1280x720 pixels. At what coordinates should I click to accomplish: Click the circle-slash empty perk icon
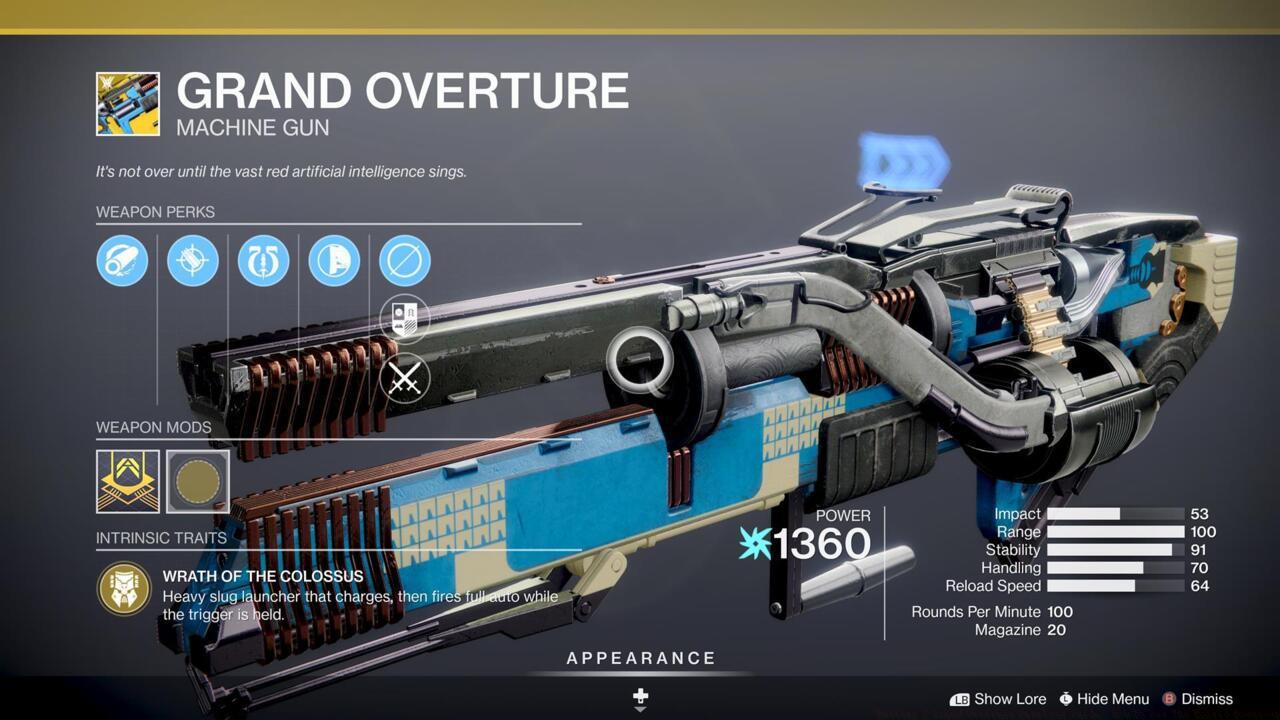(405, 261)
